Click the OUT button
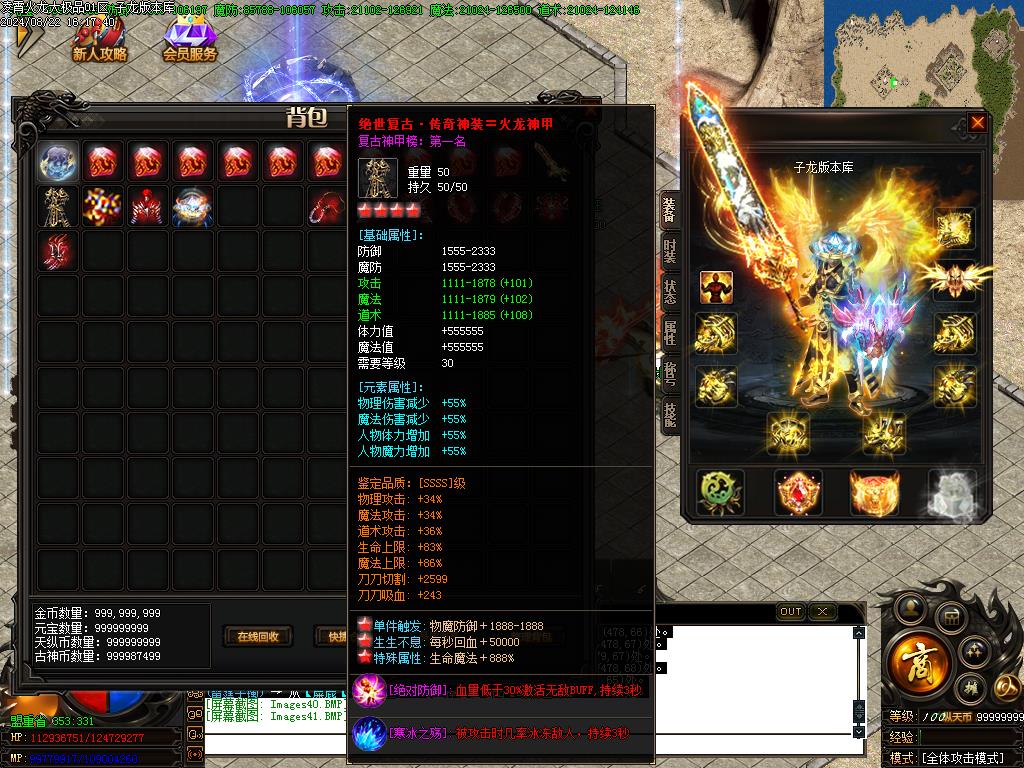The height and width of the screenshot is (768, 1024). (790, 611)
